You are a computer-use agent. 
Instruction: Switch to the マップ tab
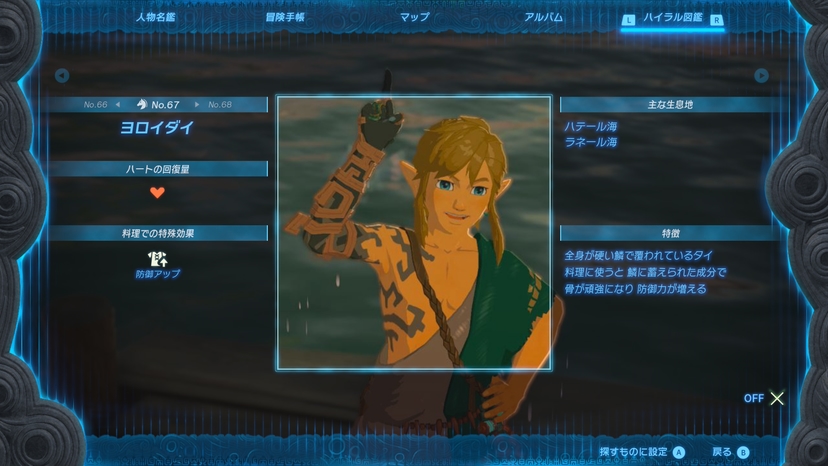(x=414, y=17)
